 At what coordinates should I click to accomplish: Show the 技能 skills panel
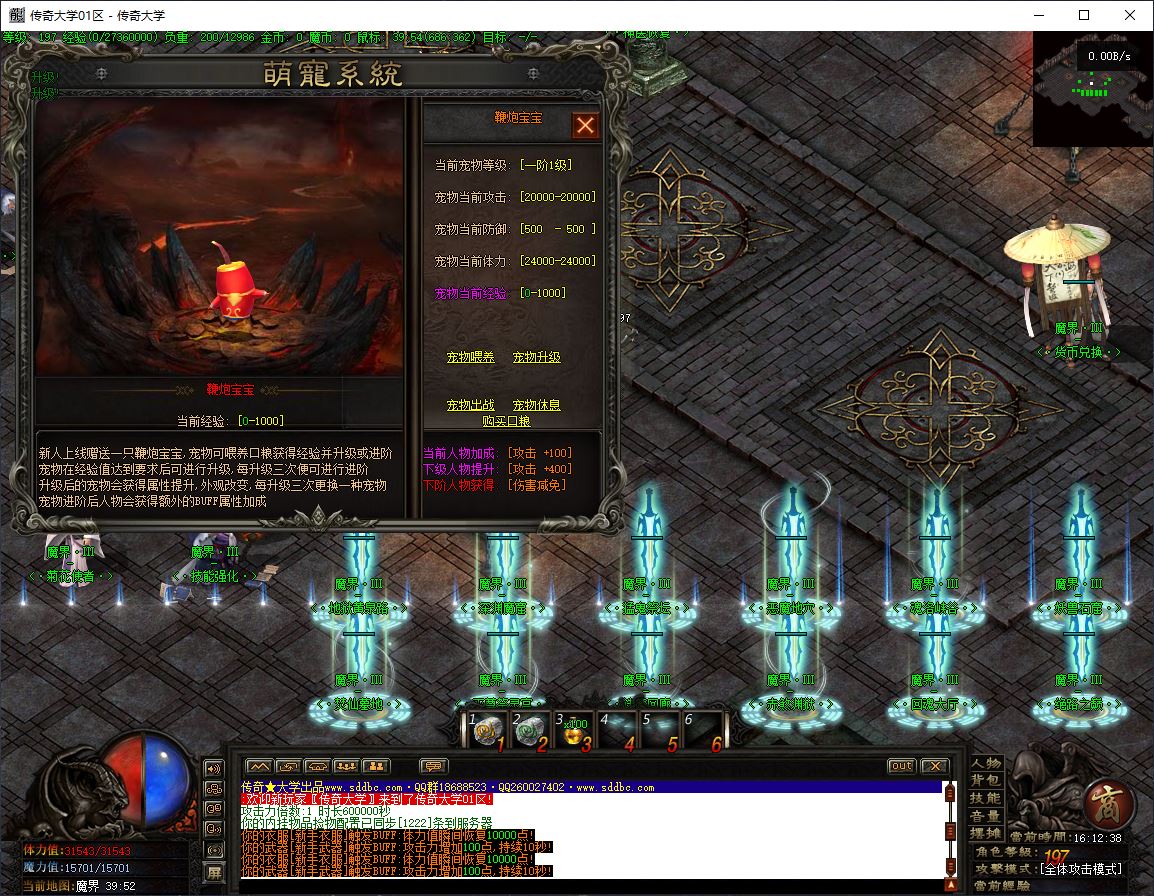[985, 798]
